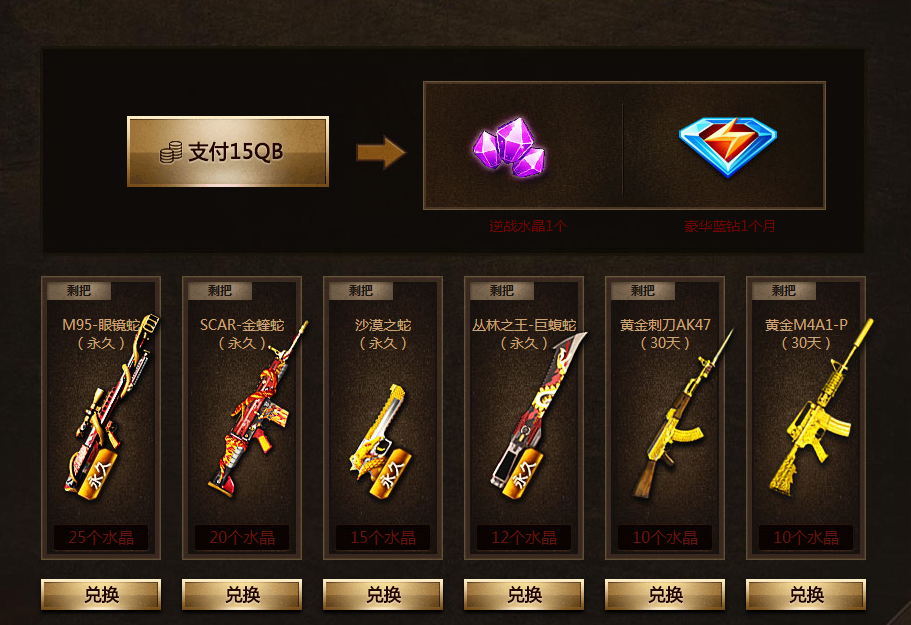Screen dimensions: 911x625
Task: Click the 支付15QB payment button
Action: pyautogui.click(x=228, y=152)
